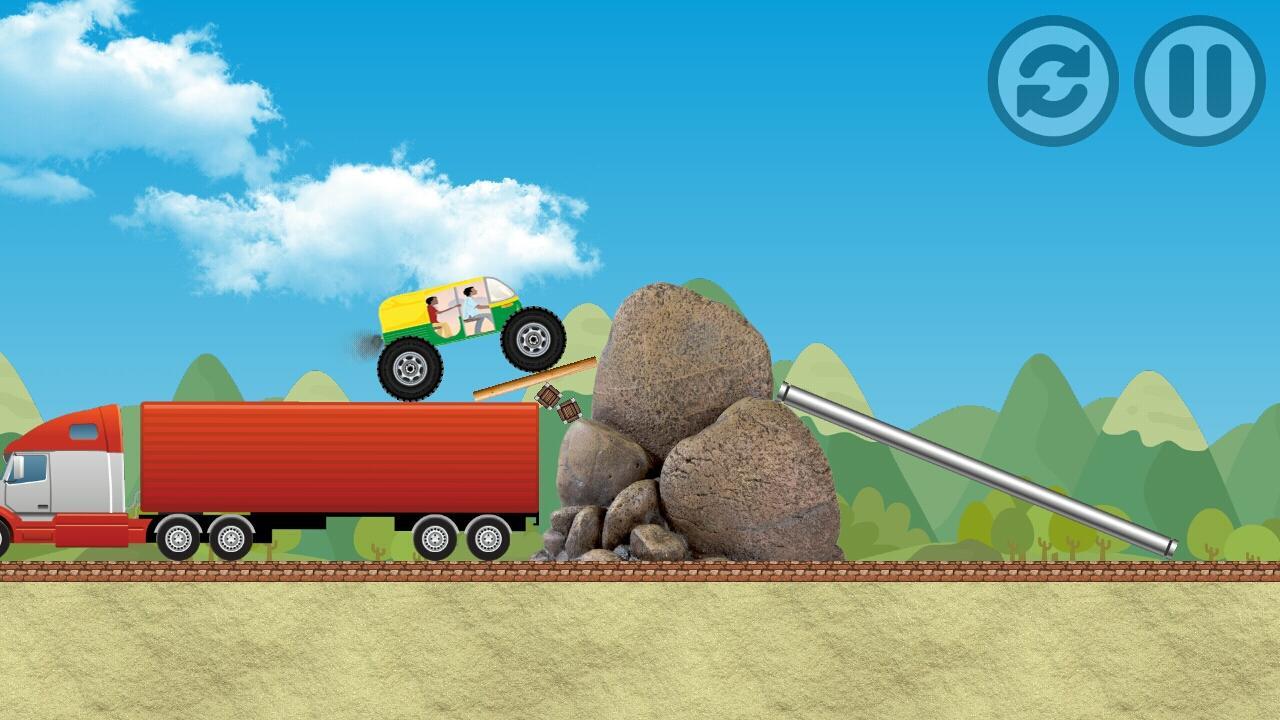Click the rickshaw's front wheel
Screen dimensions: 1280x720
(533, 340)
